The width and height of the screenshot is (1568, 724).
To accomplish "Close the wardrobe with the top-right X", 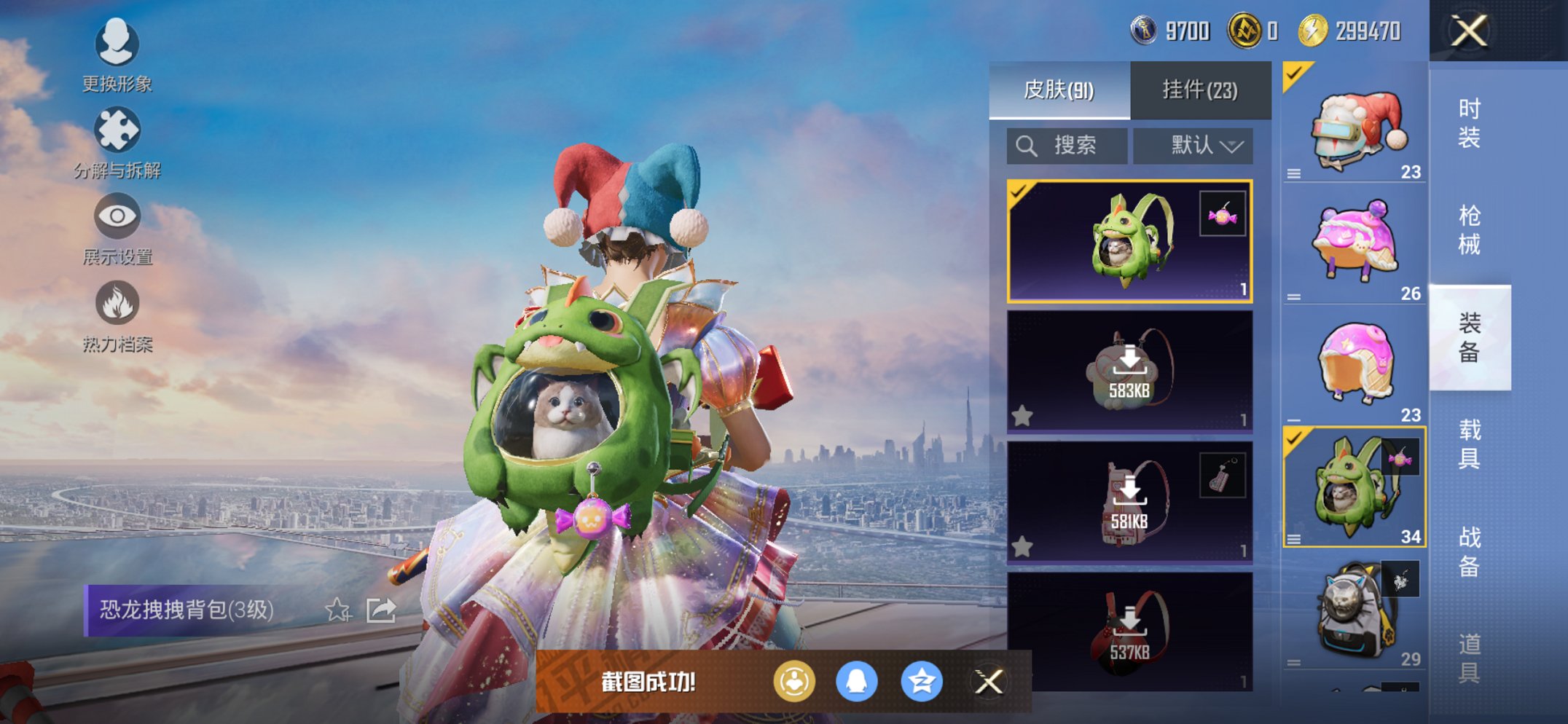I will tap(1468, 31).
